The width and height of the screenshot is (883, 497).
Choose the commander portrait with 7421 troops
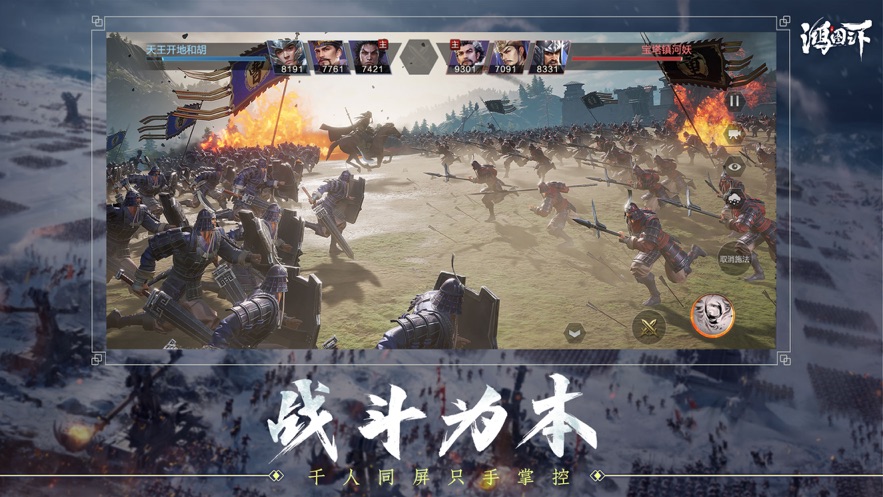pyautogui.click(x=369, y=56)
